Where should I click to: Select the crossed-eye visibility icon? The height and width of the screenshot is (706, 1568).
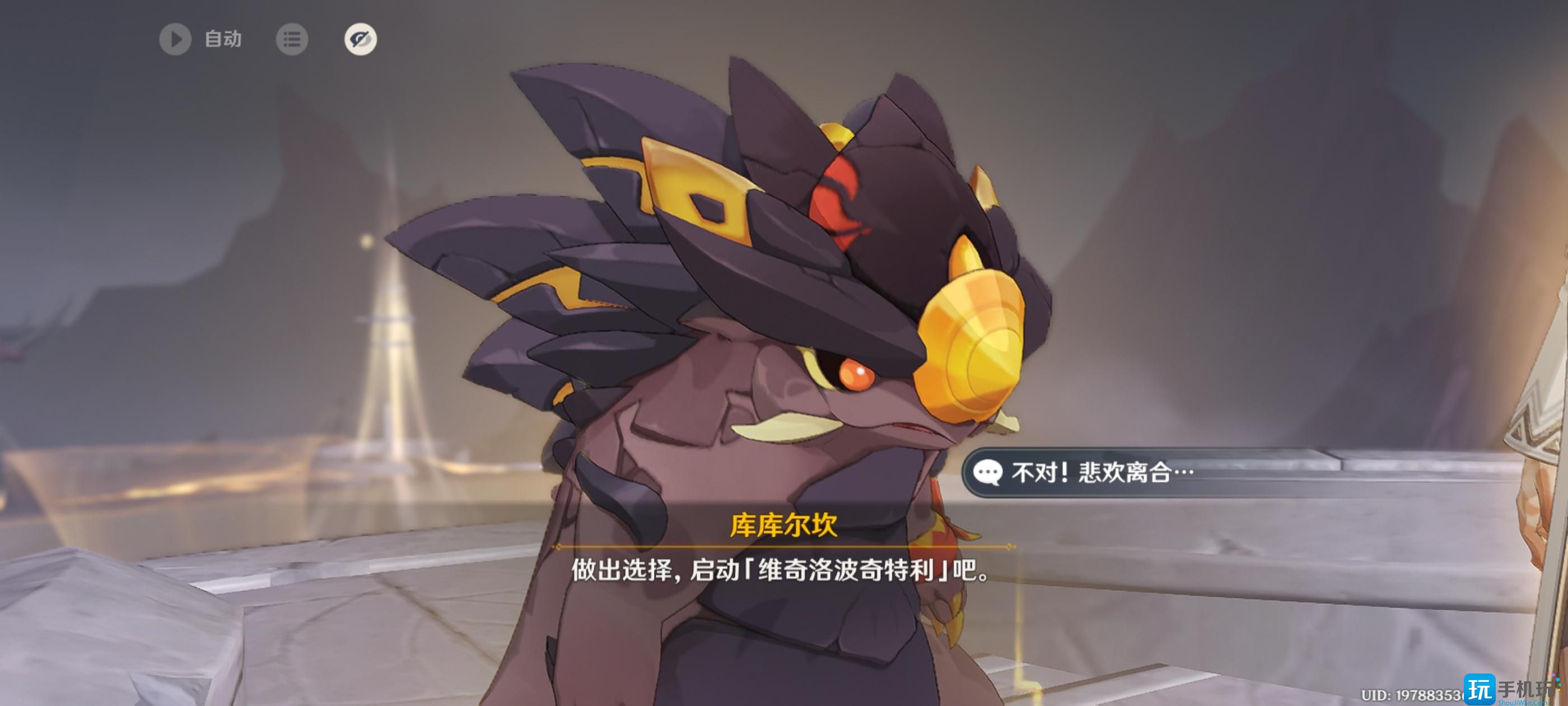click(359, 40)
